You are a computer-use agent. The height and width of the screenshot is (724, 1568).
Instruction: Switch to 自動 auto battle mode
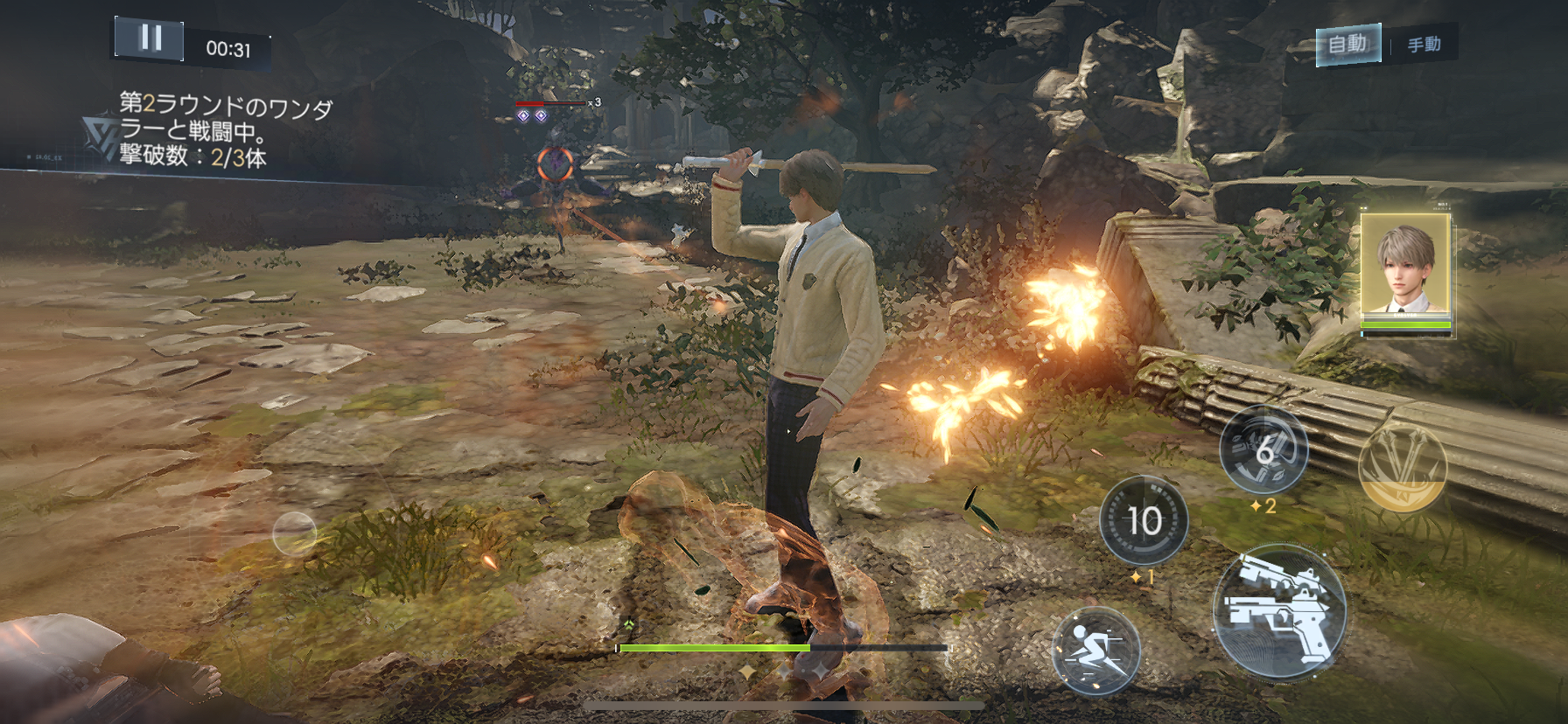coord(1347,44)
